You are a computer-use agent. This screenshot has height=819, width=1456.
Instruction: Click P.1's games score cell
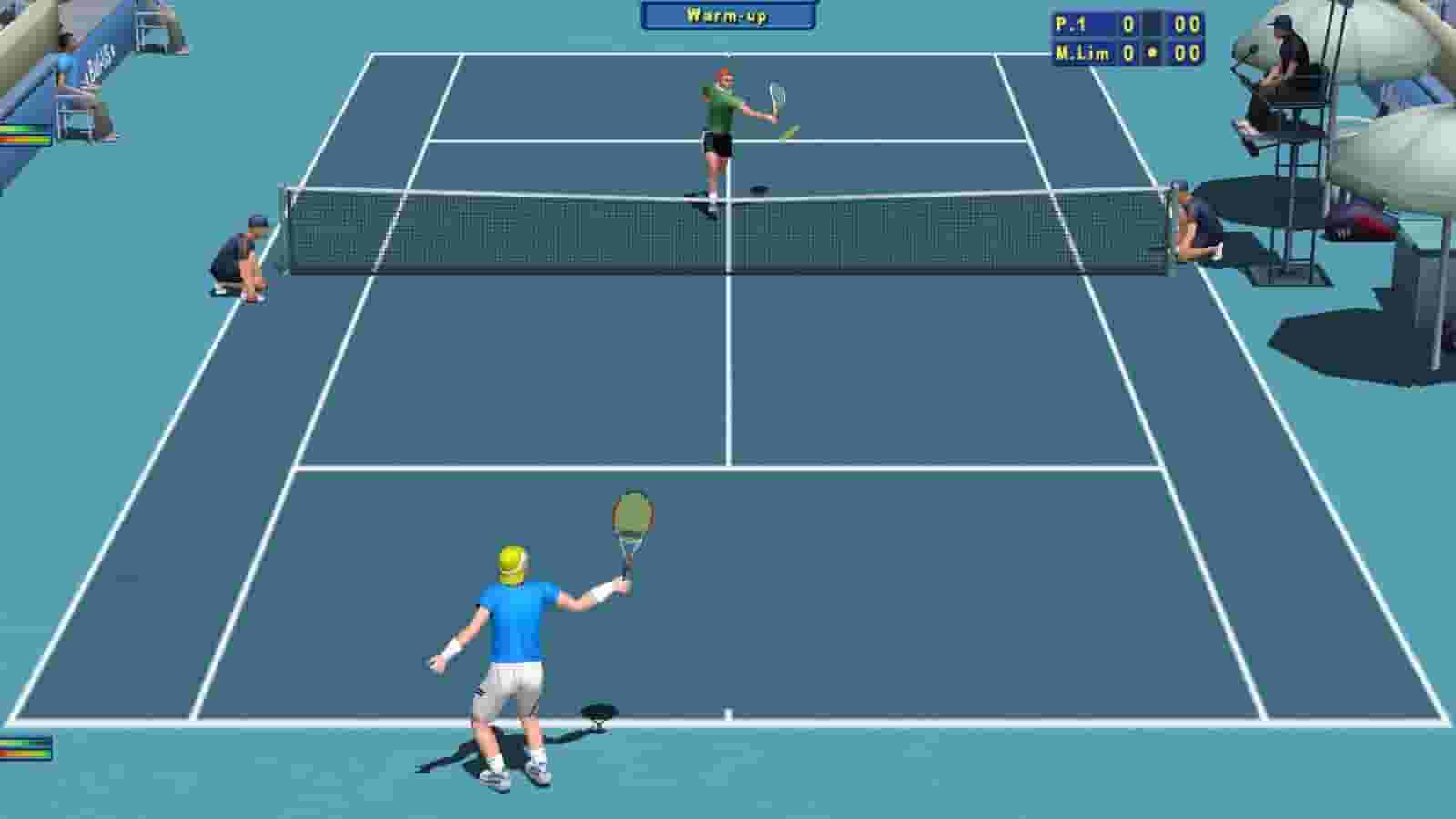coord(1128,21)
